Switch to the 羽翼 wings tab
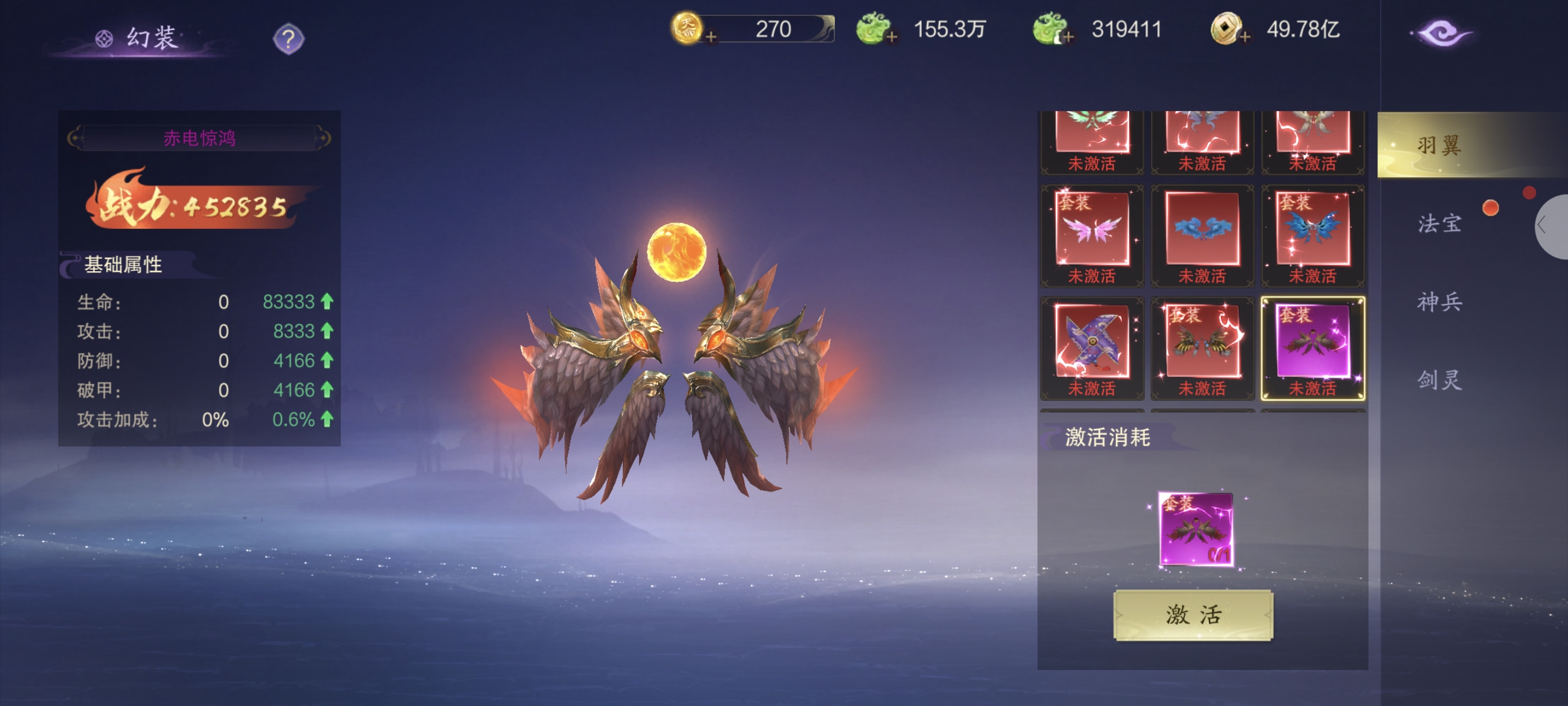 1439,145
